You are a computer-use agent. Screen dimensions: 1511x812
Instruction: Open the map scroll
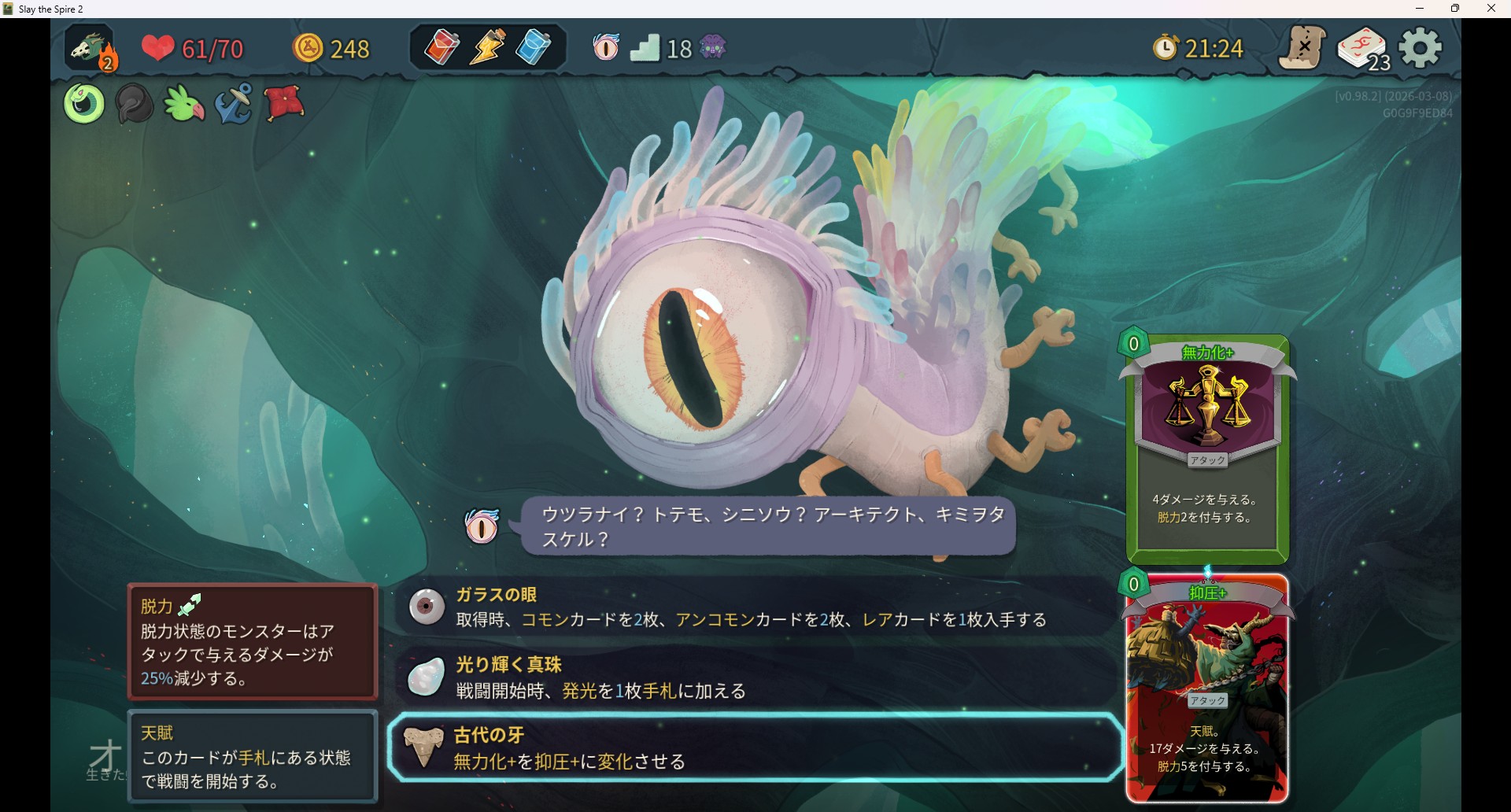click(x=1302, y=49)
